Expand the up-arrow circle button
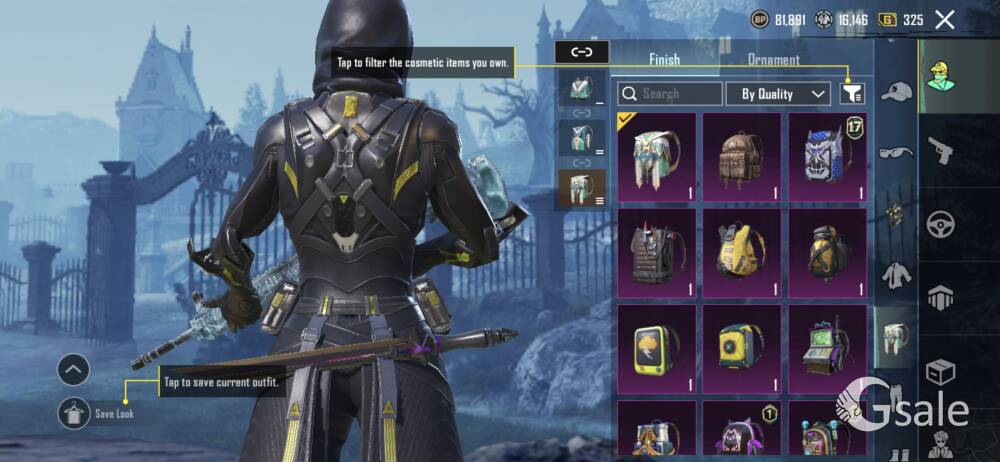Screen dimensions: 1000x462 click(x=74, y=371)
